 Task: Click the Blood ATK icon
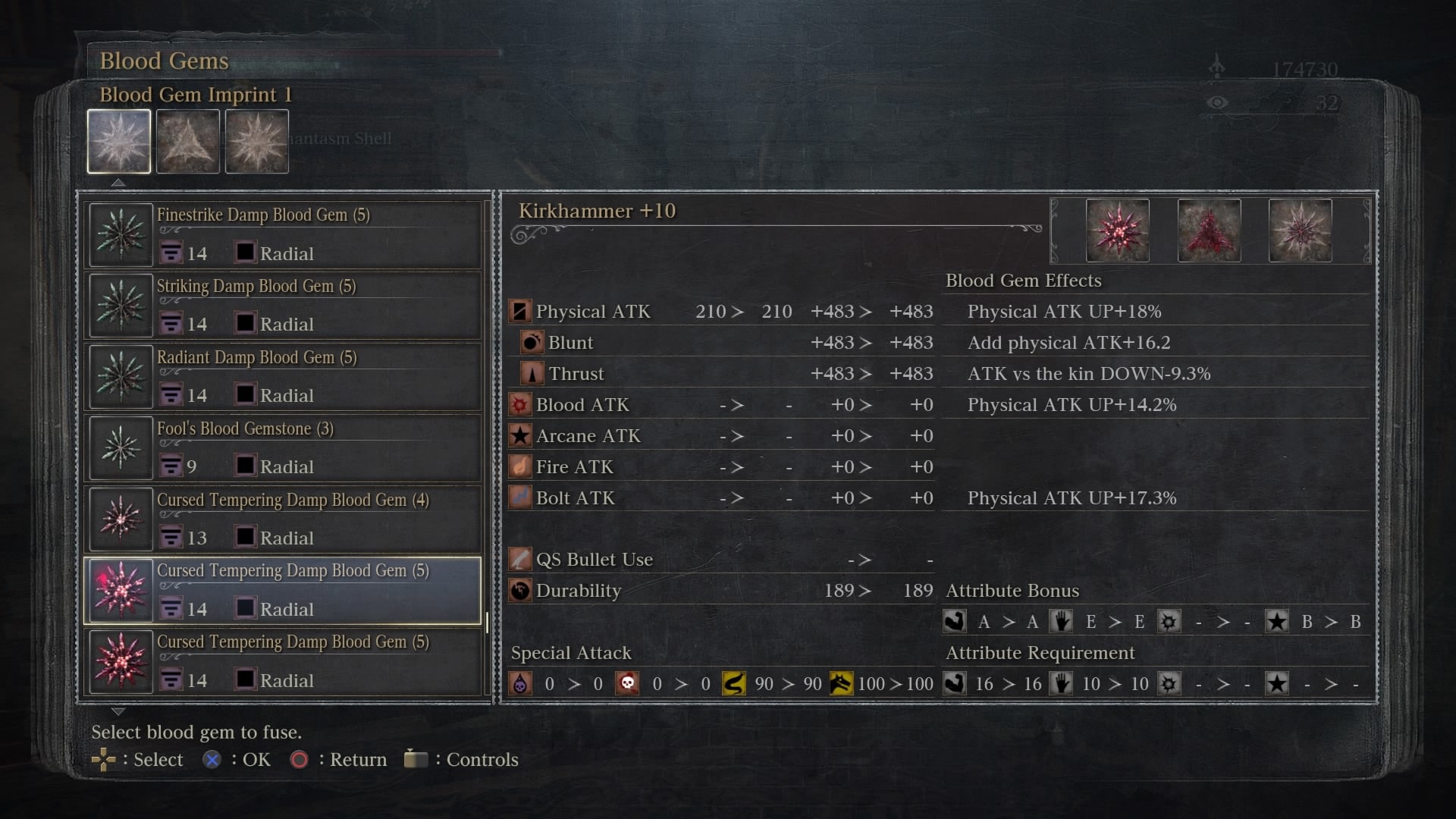point(520,404)
